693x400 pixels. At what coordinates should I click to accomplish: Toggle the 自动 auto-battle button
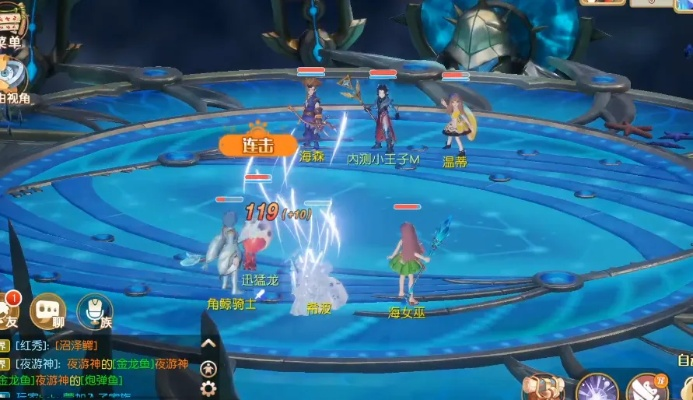(x=684, y=360)
